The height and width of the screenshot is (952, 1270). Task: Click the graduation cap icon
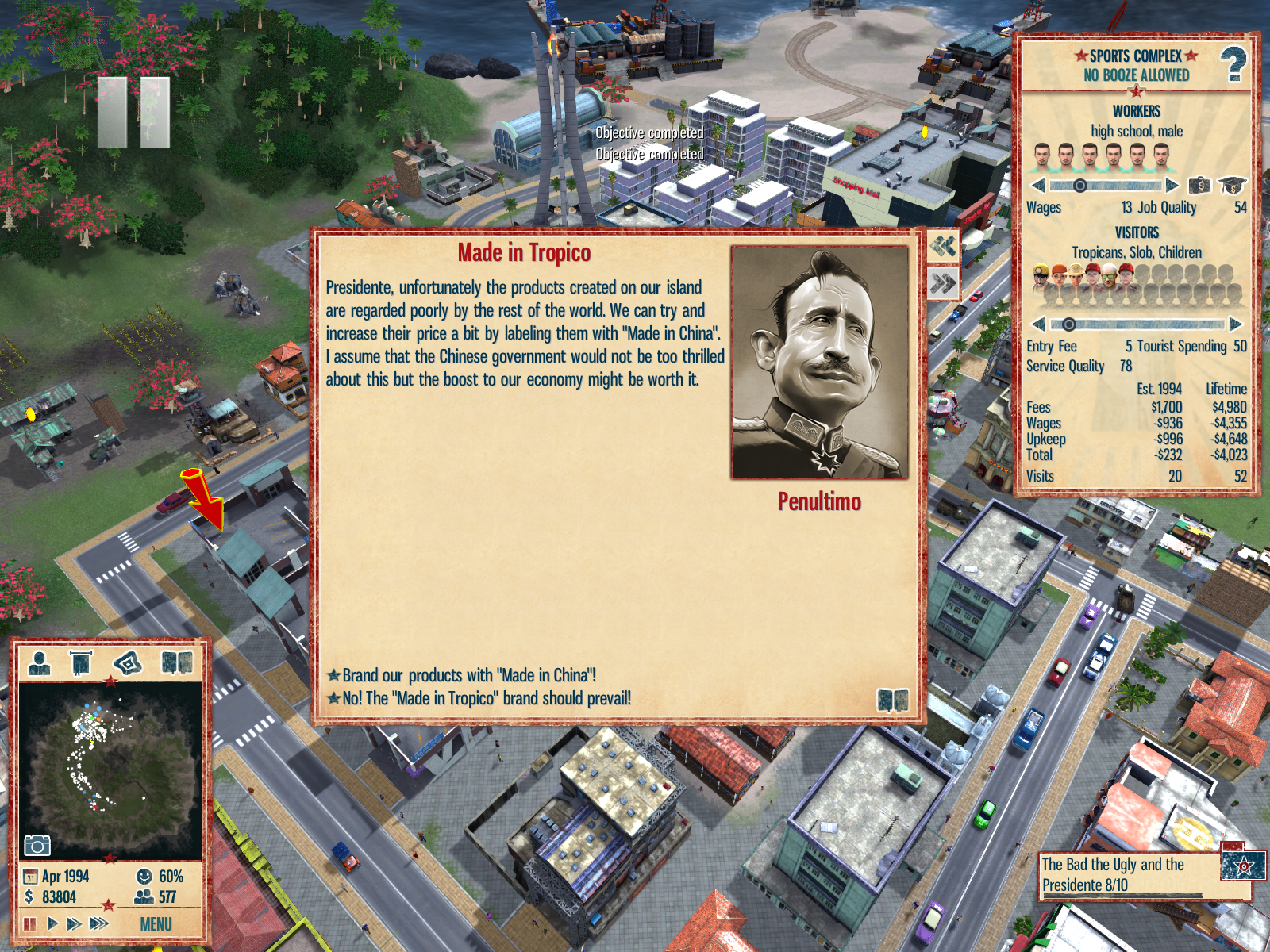[1232, 186]
